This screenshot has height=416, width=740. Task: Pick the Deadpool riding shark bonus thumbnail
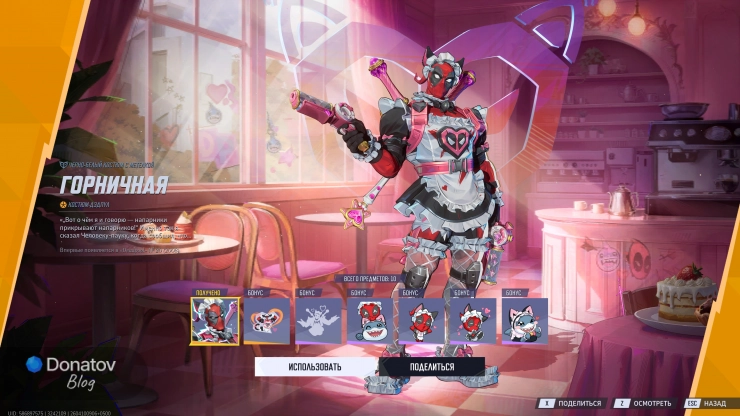pyautogui.click(x=370, y=321)
